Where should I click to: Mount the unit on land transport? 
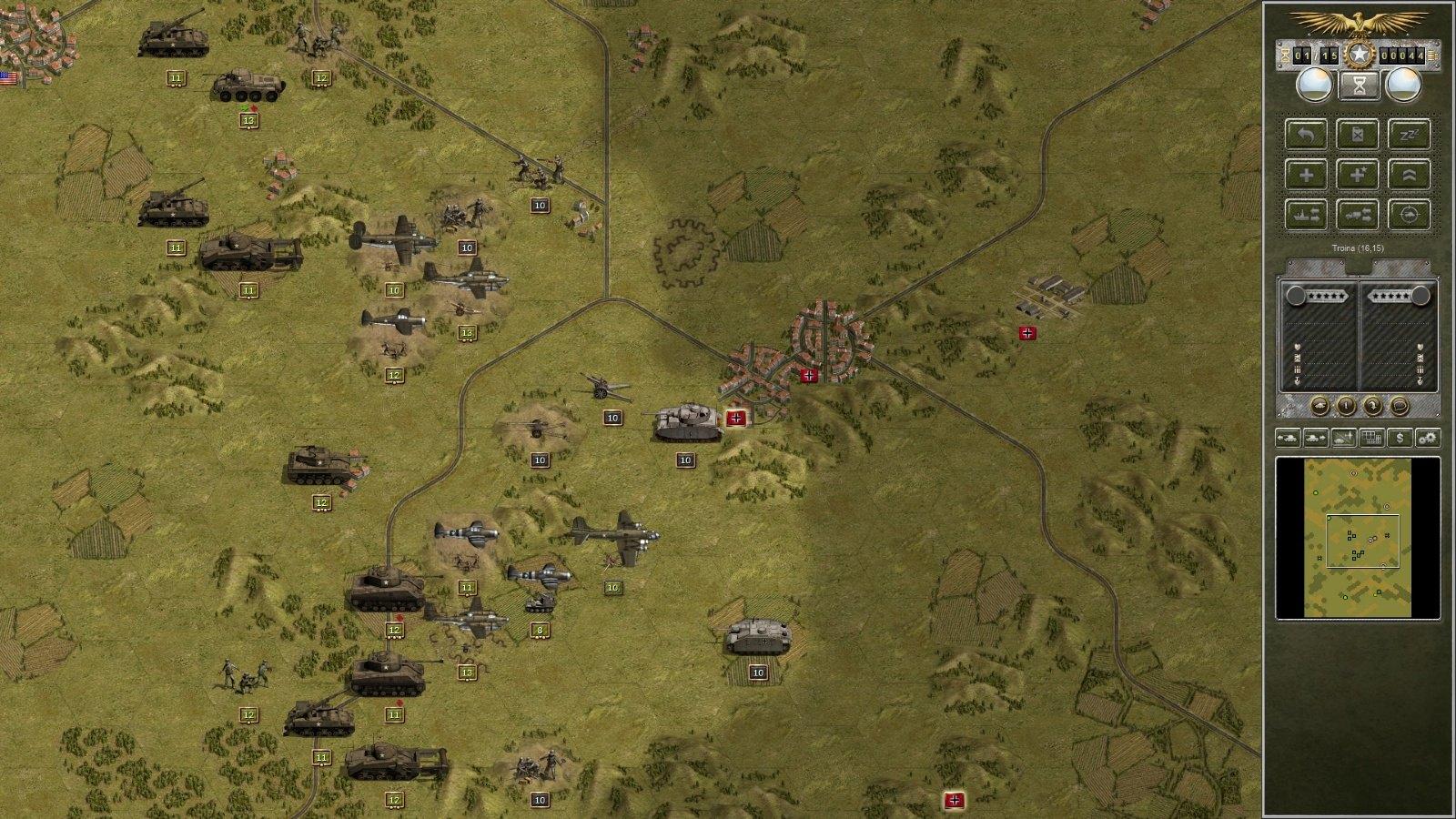click(x=1359, y=213)
